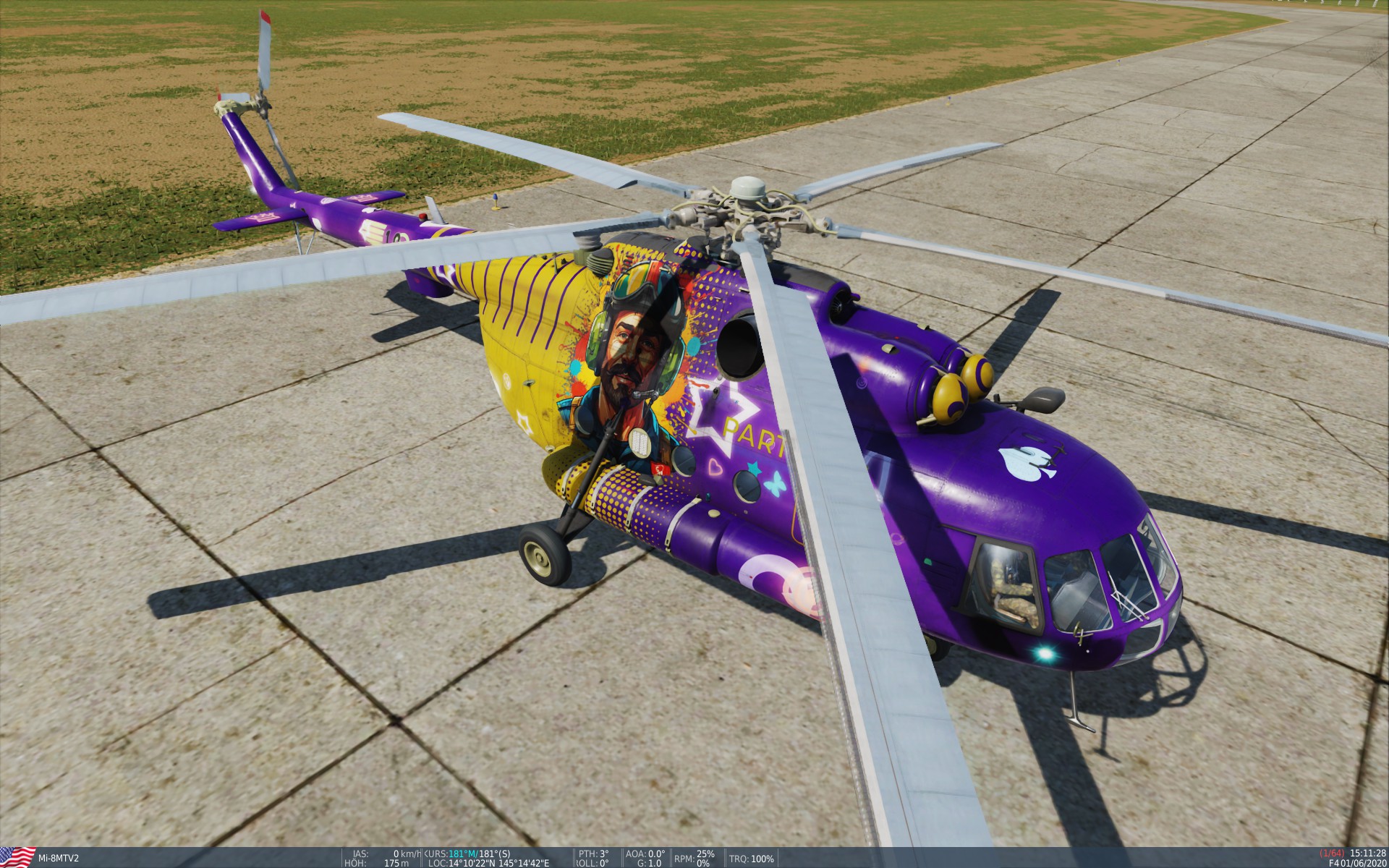The width and height of the screenshot is (1389, 868).
Task: Click the US flag coalition icon
Action: (18, 858)
